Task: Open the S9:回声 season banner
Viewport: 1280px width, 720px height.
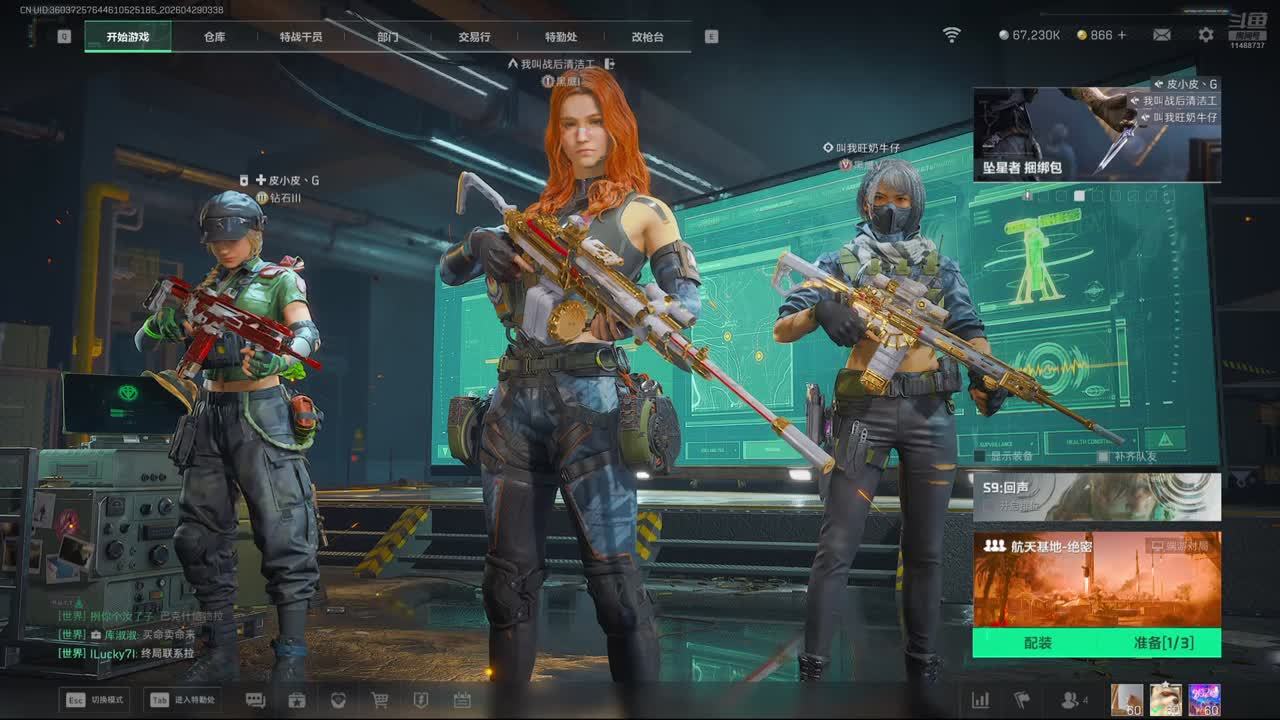Action: click(x=1096, y=497)
